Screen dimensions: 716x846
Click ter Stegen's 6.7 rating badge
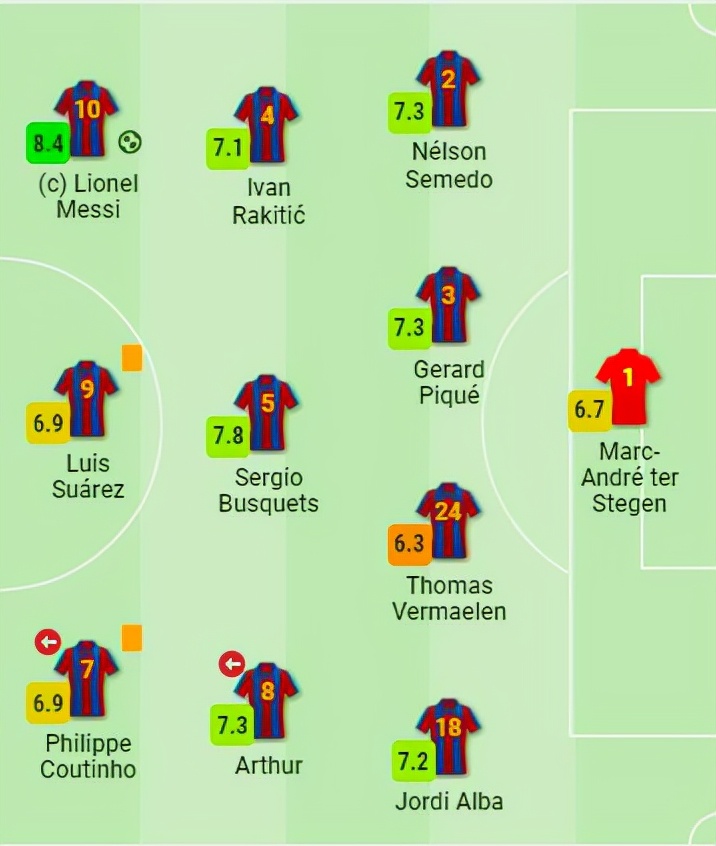click(587, 409)
